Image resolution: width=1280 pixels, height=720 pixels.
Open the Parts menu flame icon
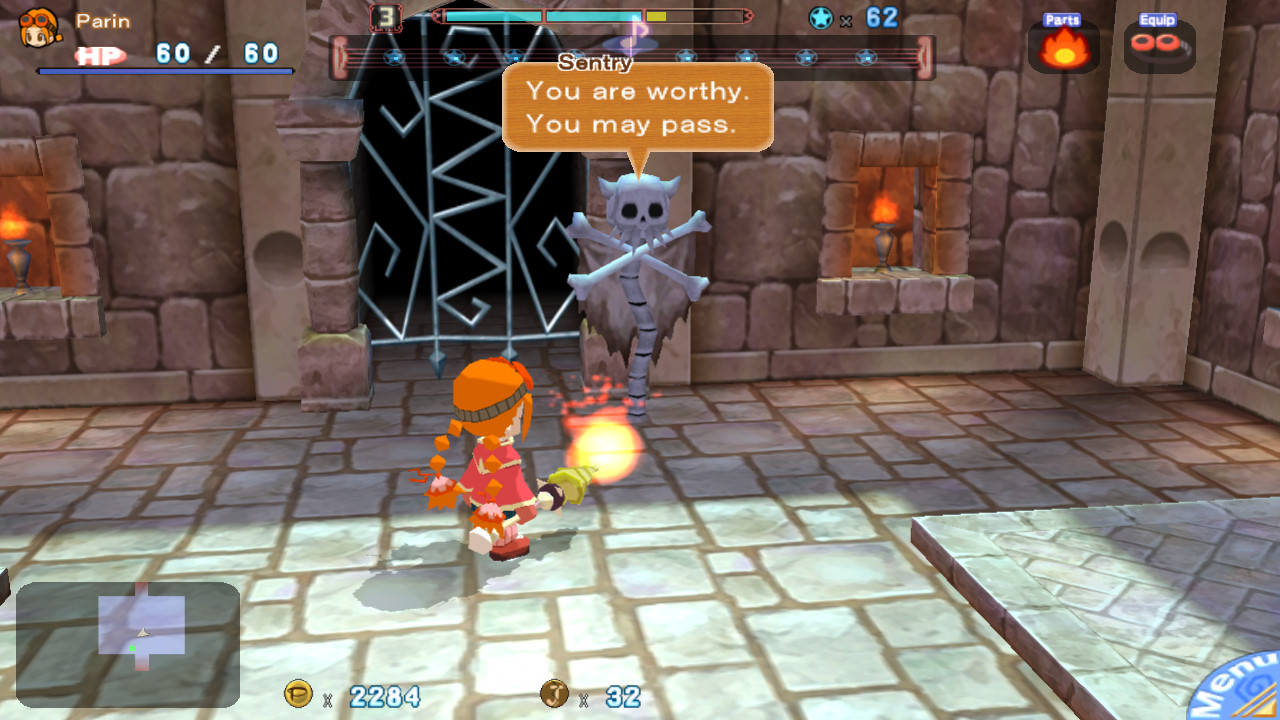[x=1062, y=47]
